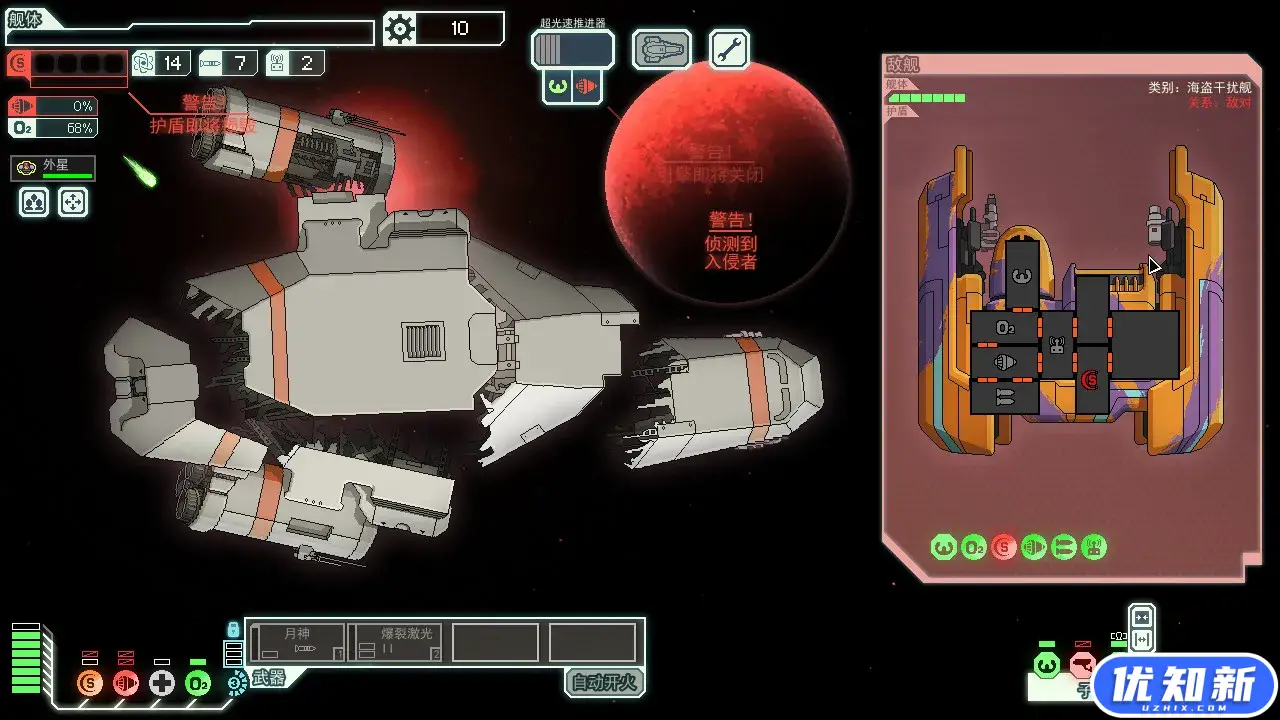Click the red sensors camera subsystem icon

tap(1082, 665)
